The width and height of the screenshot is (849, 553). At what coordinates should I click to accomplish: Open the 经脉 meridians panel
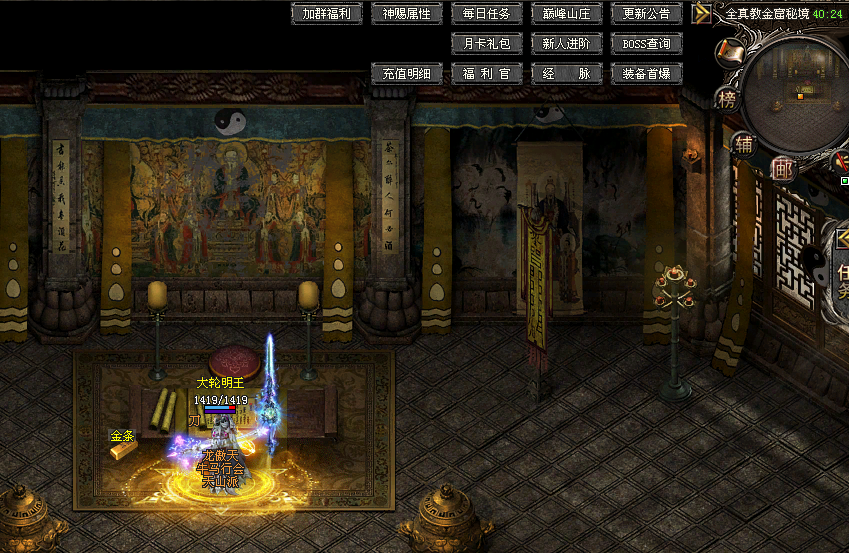tap(567, 73)
